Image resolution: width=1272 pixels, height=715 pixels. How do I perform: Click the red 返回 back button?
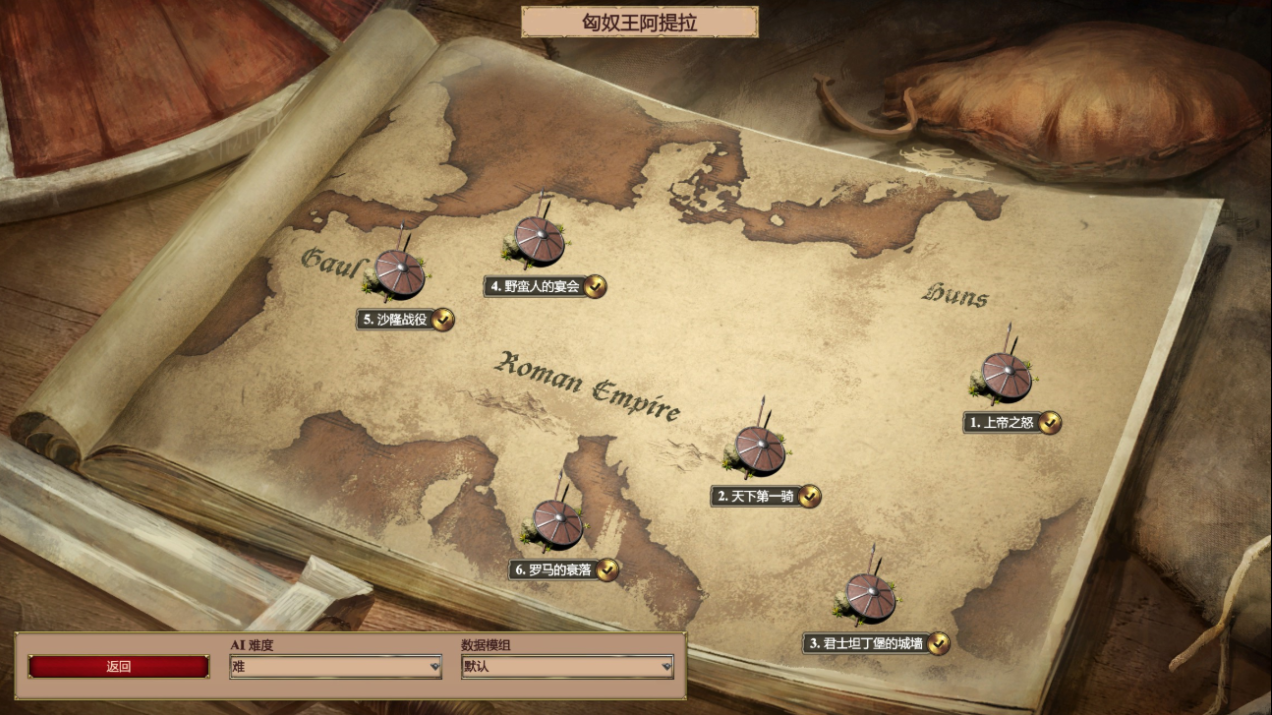(119, 666)
